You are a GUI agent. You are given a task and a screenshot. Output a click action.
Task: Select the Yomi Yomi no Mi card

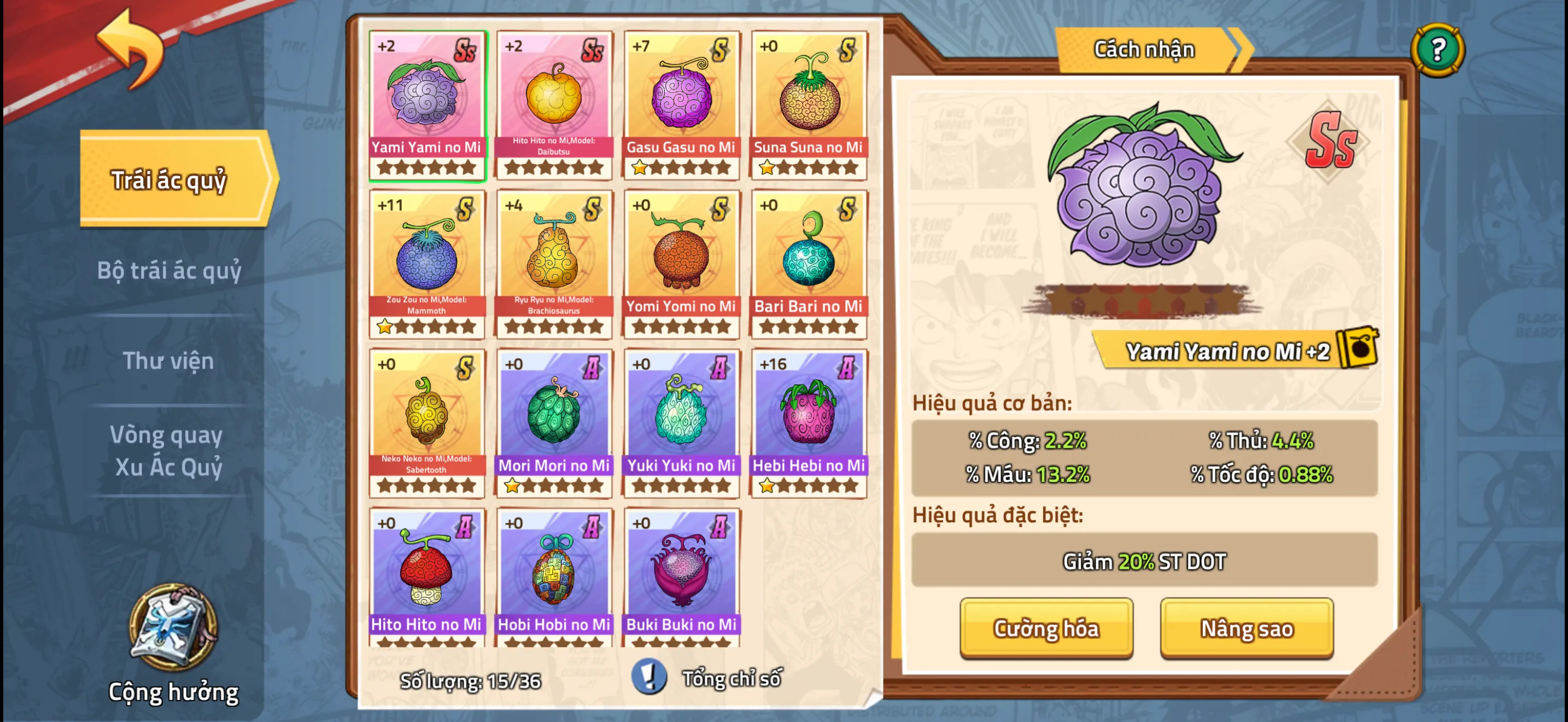(681, 264)
